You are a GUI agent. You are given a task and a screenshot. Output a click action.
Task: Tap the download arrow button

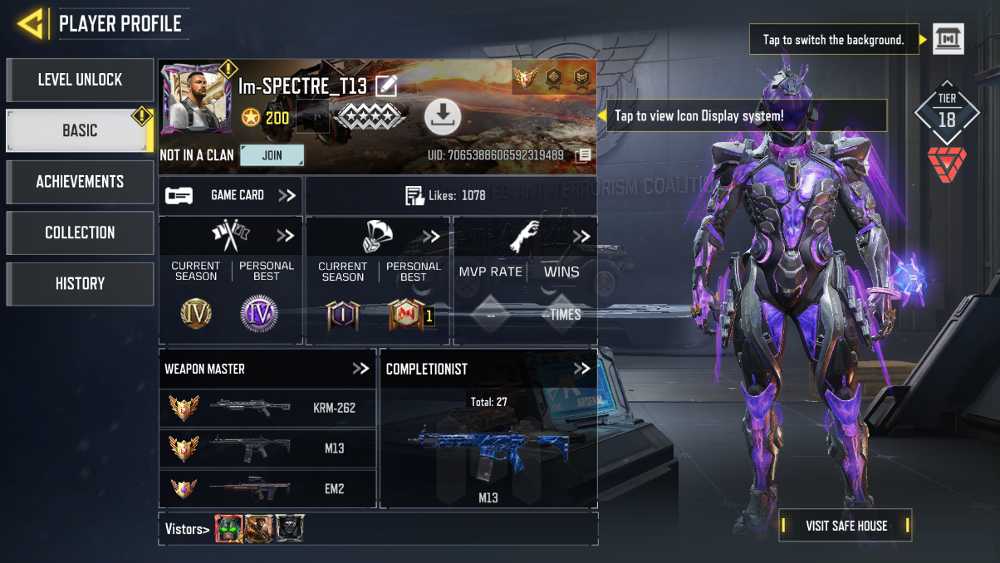441,117
